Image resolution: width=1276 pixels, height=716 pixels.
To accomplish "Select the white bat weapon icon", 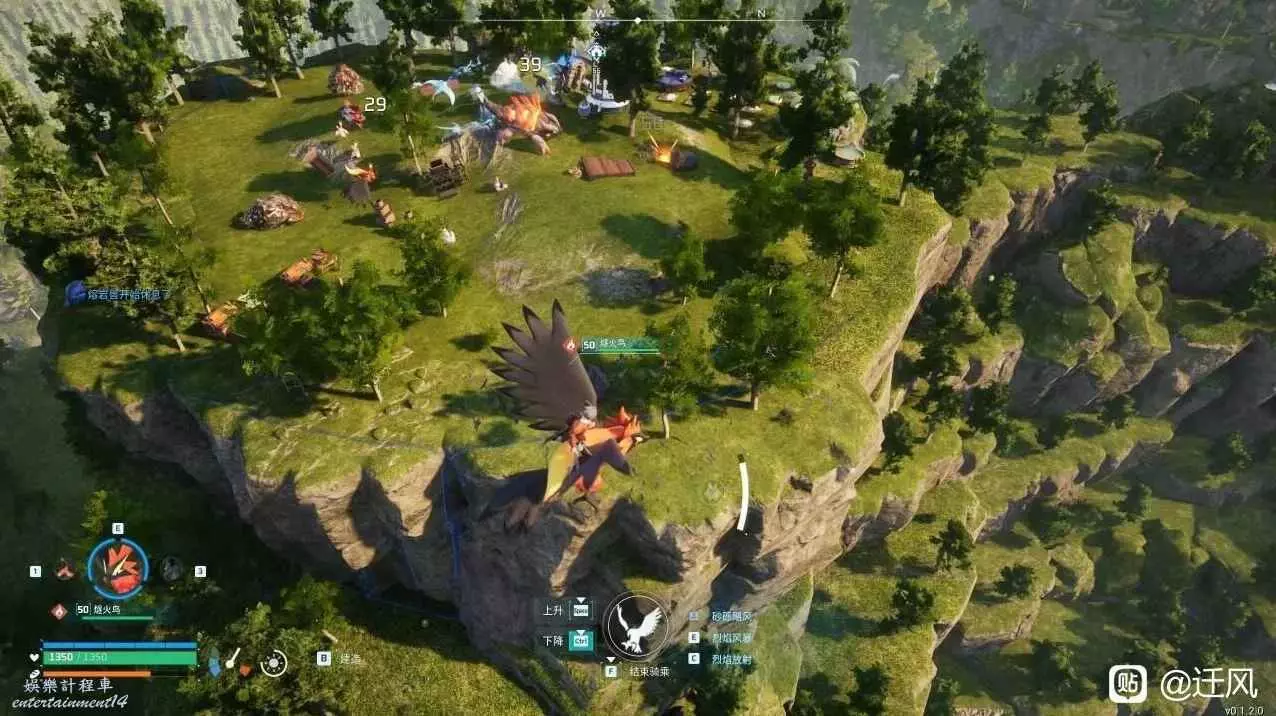I will coord(232,658).
